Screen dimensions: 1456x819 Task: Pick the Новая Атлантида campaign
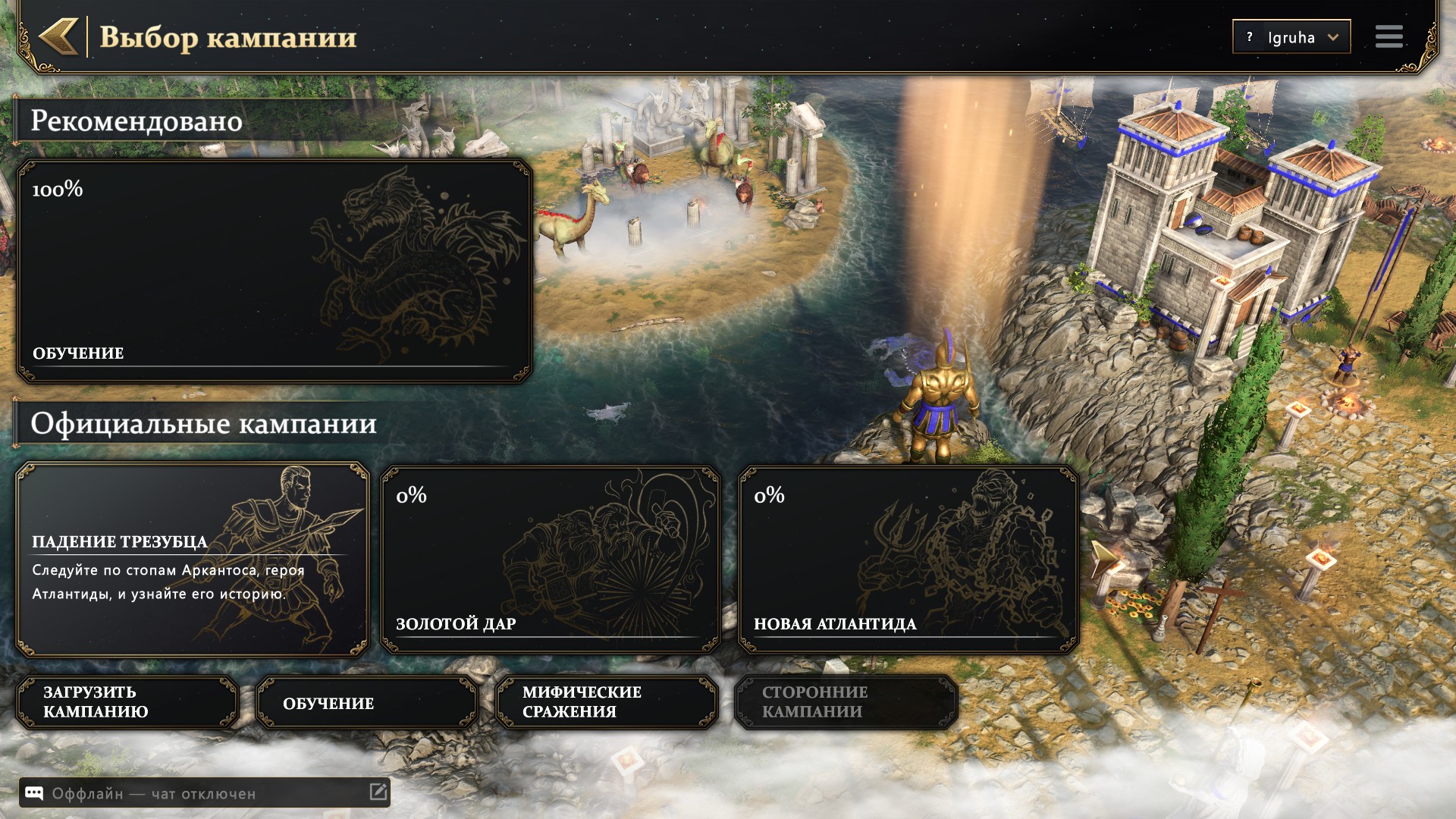(908, 560)
